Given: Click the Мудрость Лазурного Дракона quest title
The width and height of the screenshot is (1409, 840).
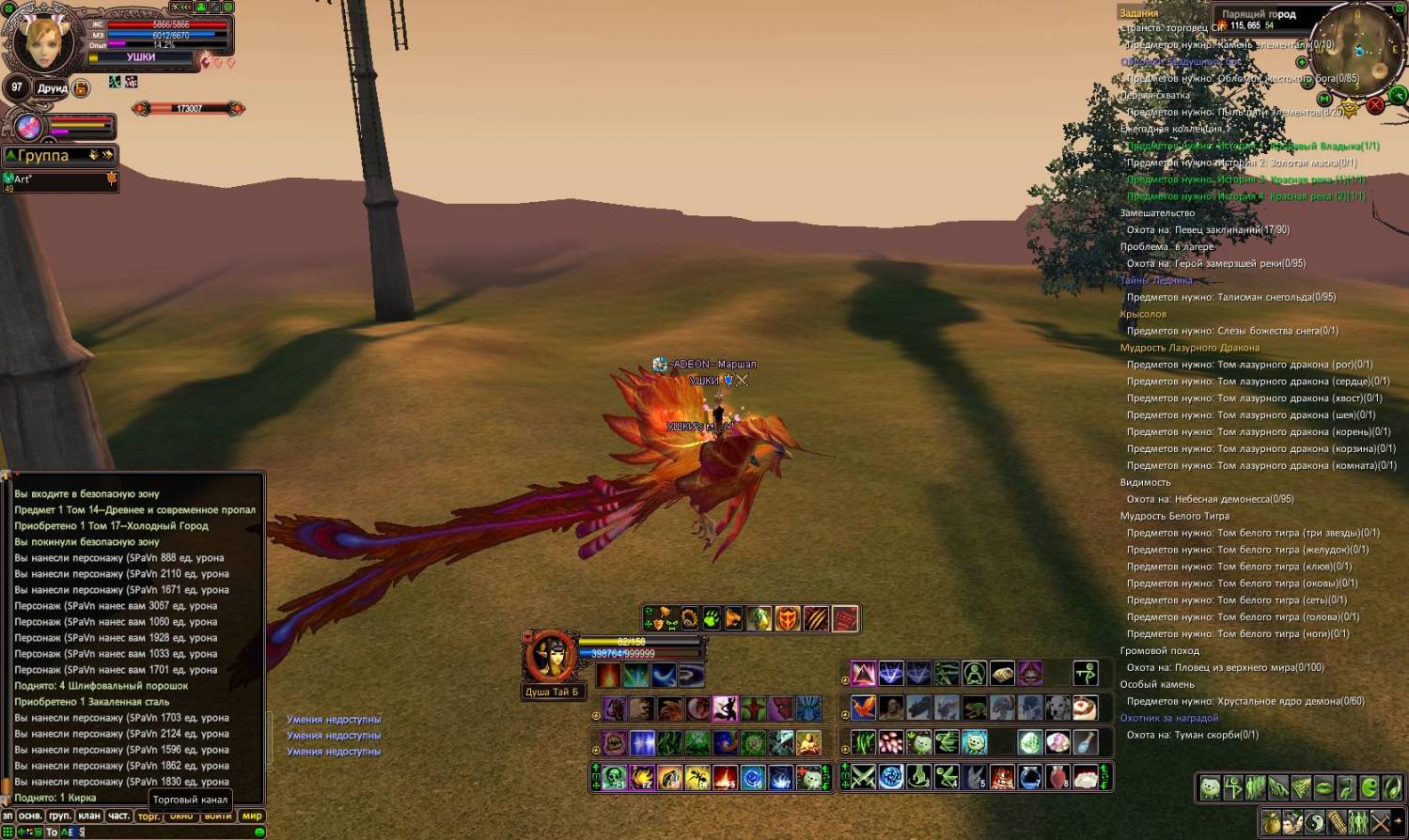Looking at the screenshot, I should [1189, 348].
